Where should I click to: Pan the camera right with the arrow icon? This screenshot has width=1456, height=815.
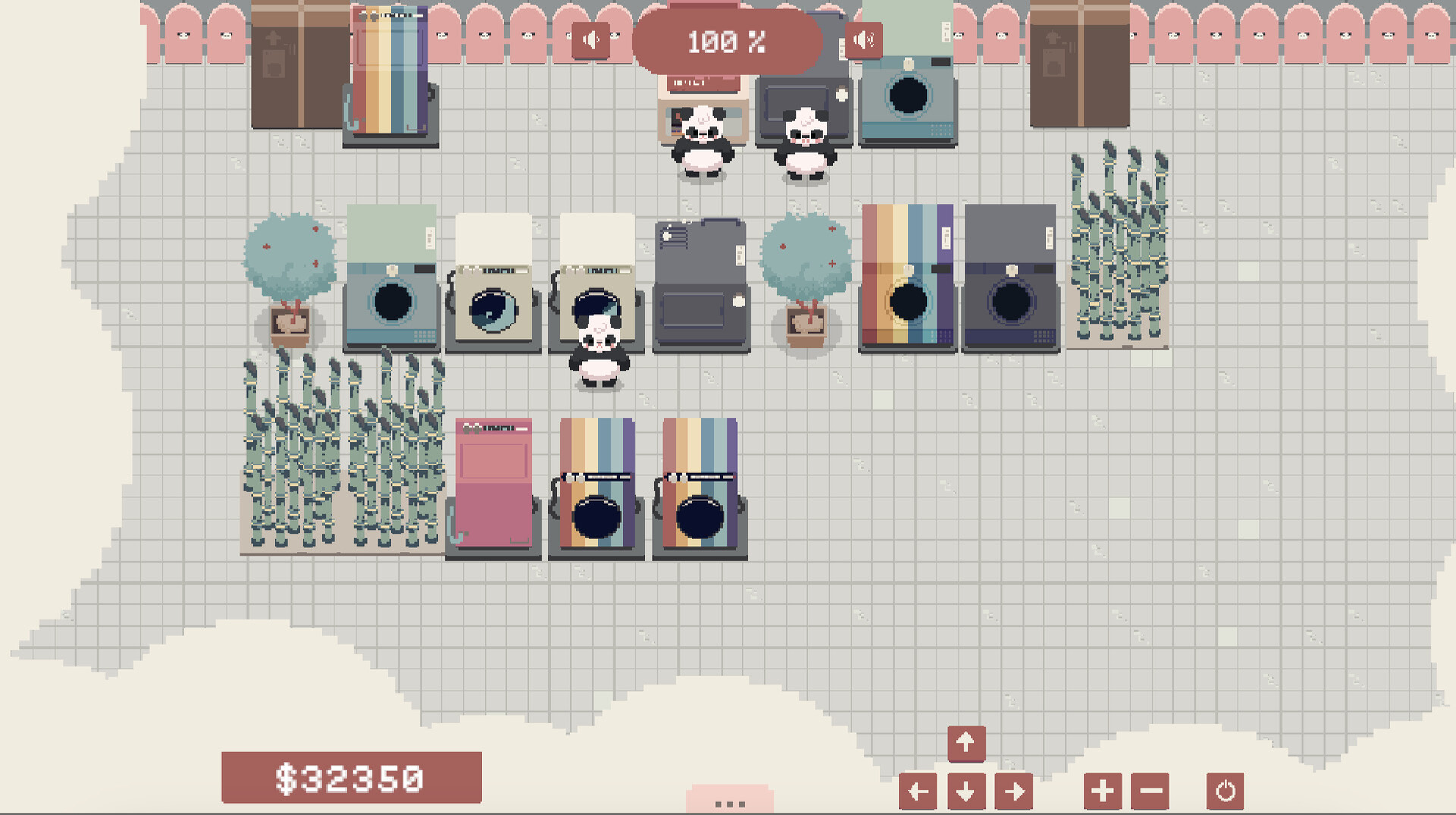coord(1014,790)
